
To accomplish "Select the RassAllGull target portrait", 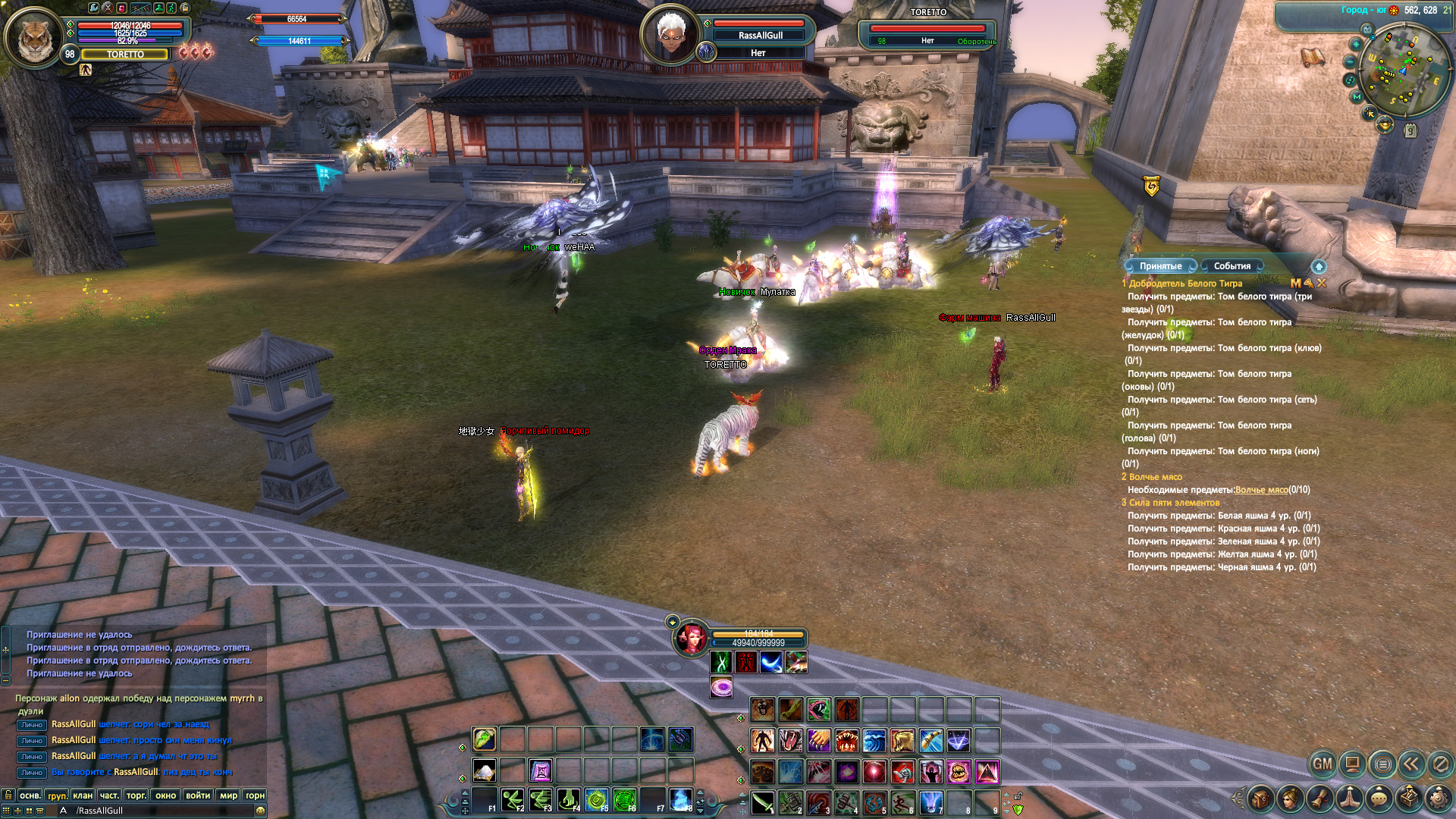I will pyautogui.click(x=670, y=34).
